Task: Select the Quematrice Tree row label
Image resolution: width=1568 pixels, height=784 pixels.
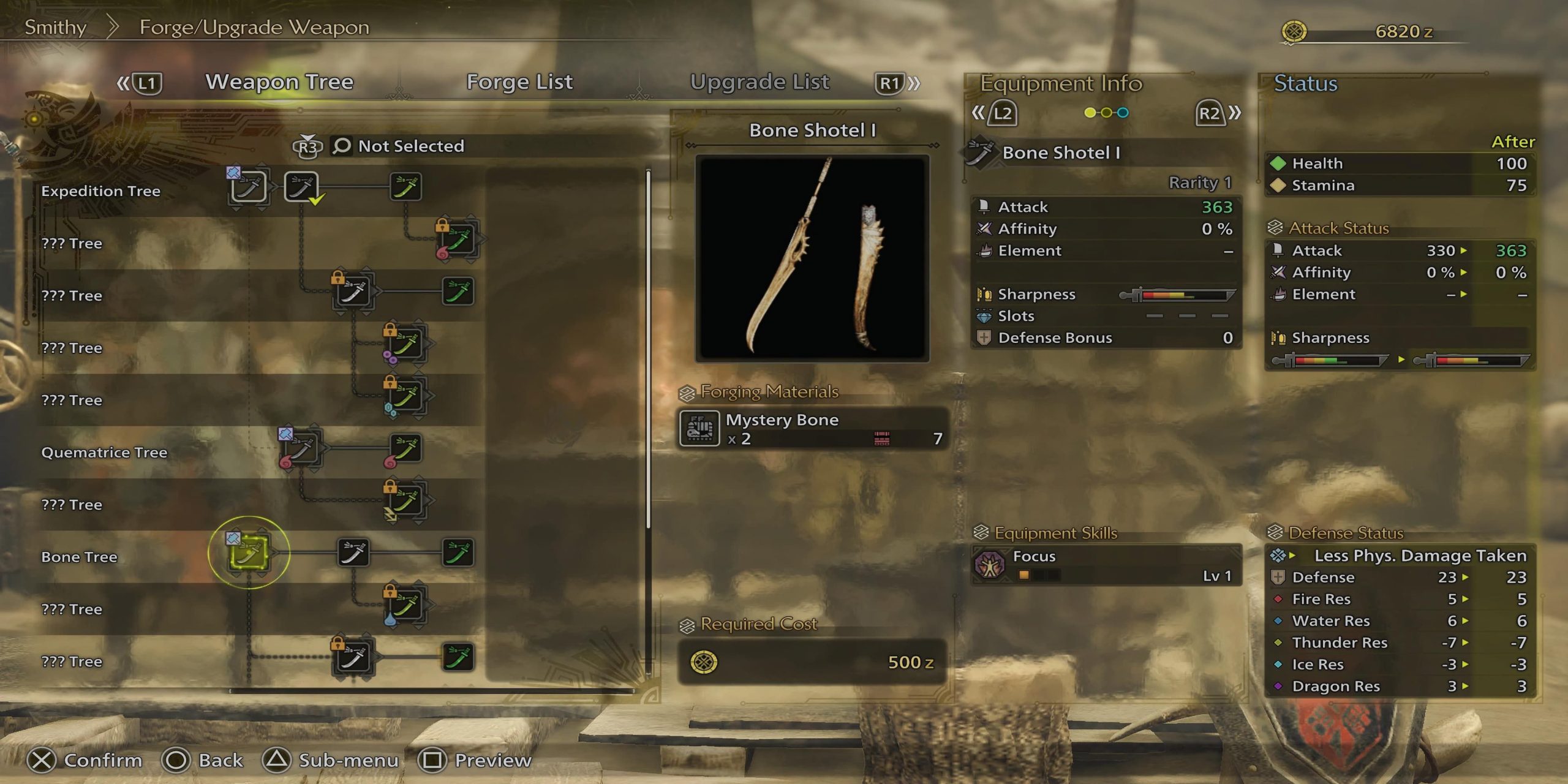Action: click(x=104, y=453)
